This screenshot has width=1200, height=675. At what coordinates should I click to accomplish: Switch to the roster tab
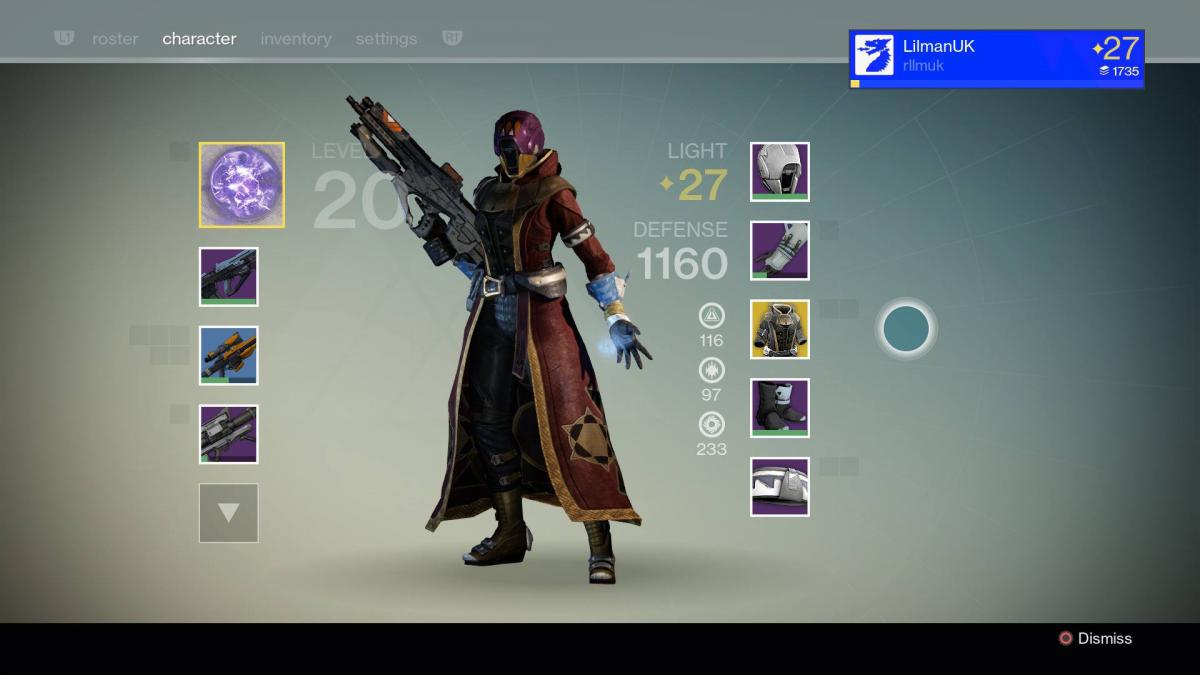(x=115, y=39)
